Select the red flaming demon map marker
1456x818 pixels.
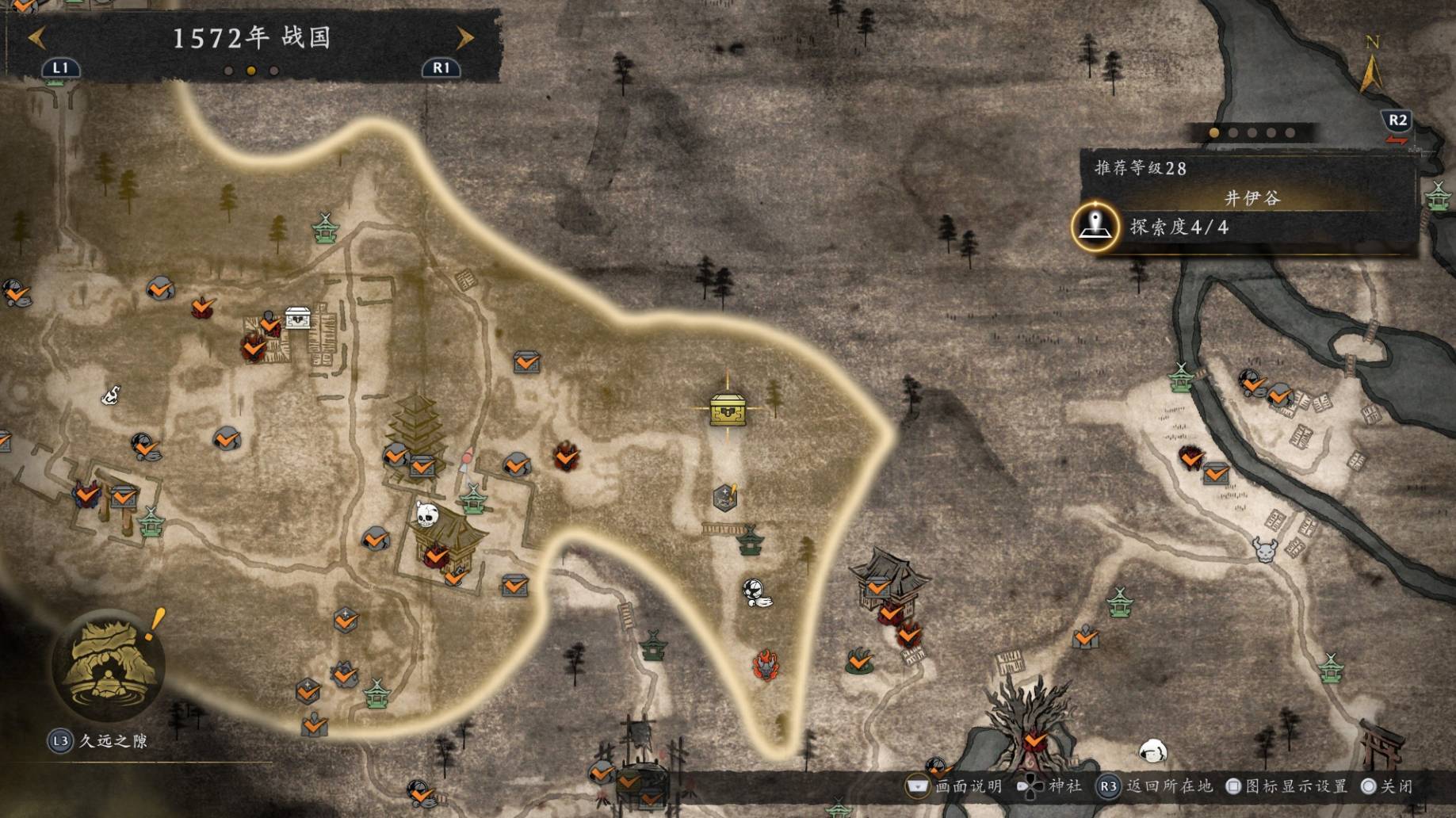click(766, 664)
